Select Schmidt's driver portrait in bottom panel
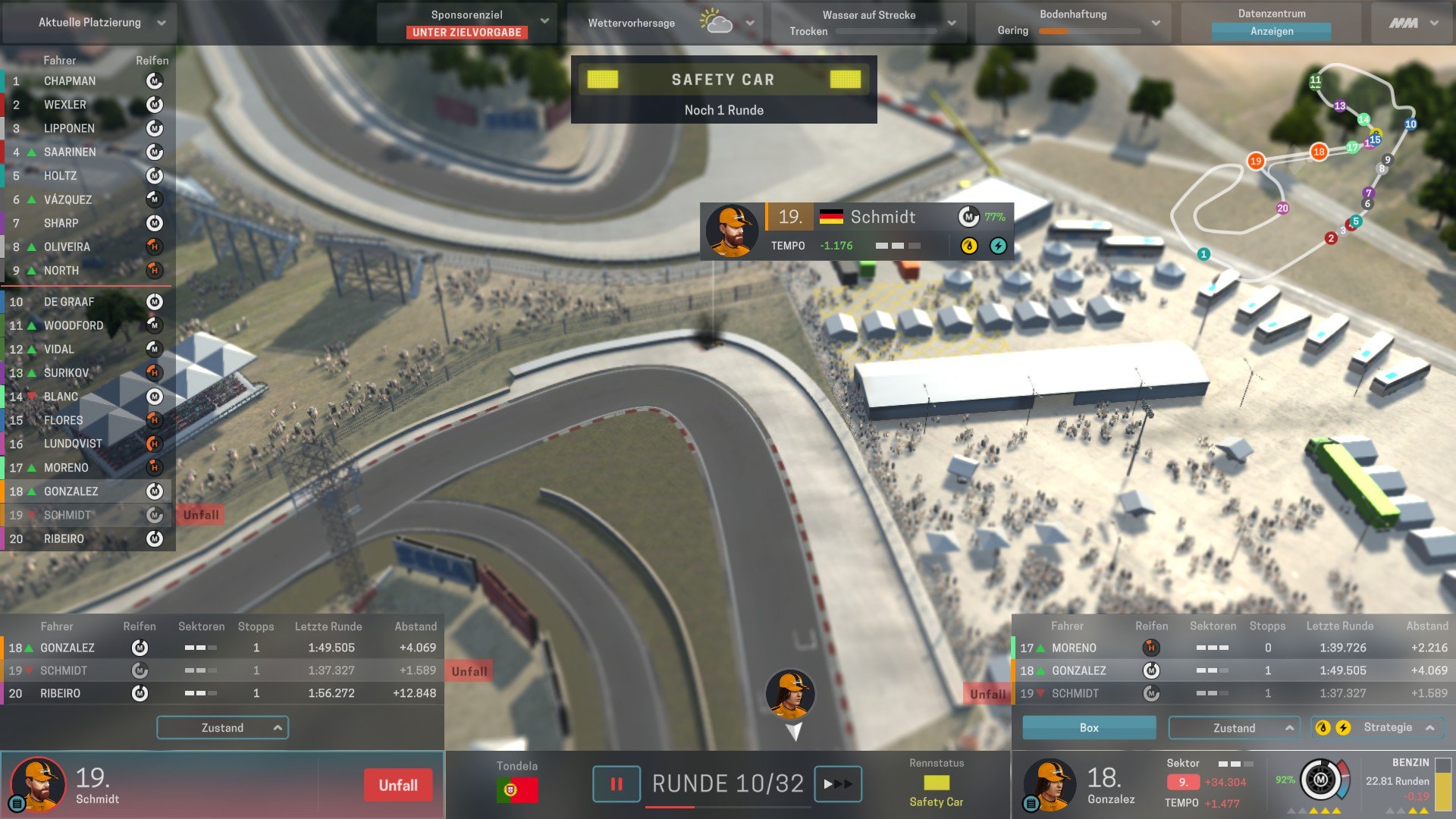Screen dimensions: 1456x819 click(37, 785)
